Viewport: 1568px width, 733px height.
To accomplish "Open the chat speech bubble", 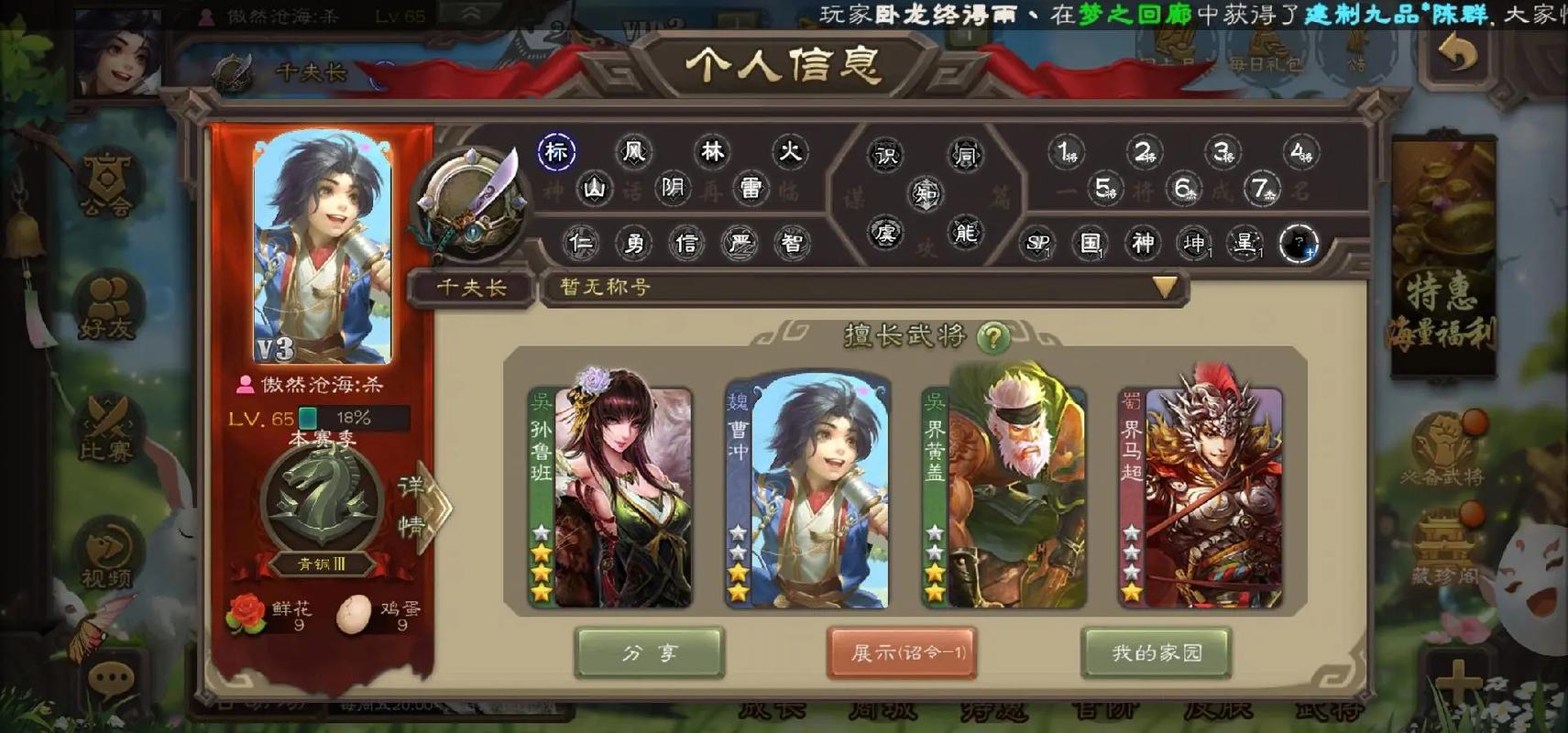I will click(112, 680).
